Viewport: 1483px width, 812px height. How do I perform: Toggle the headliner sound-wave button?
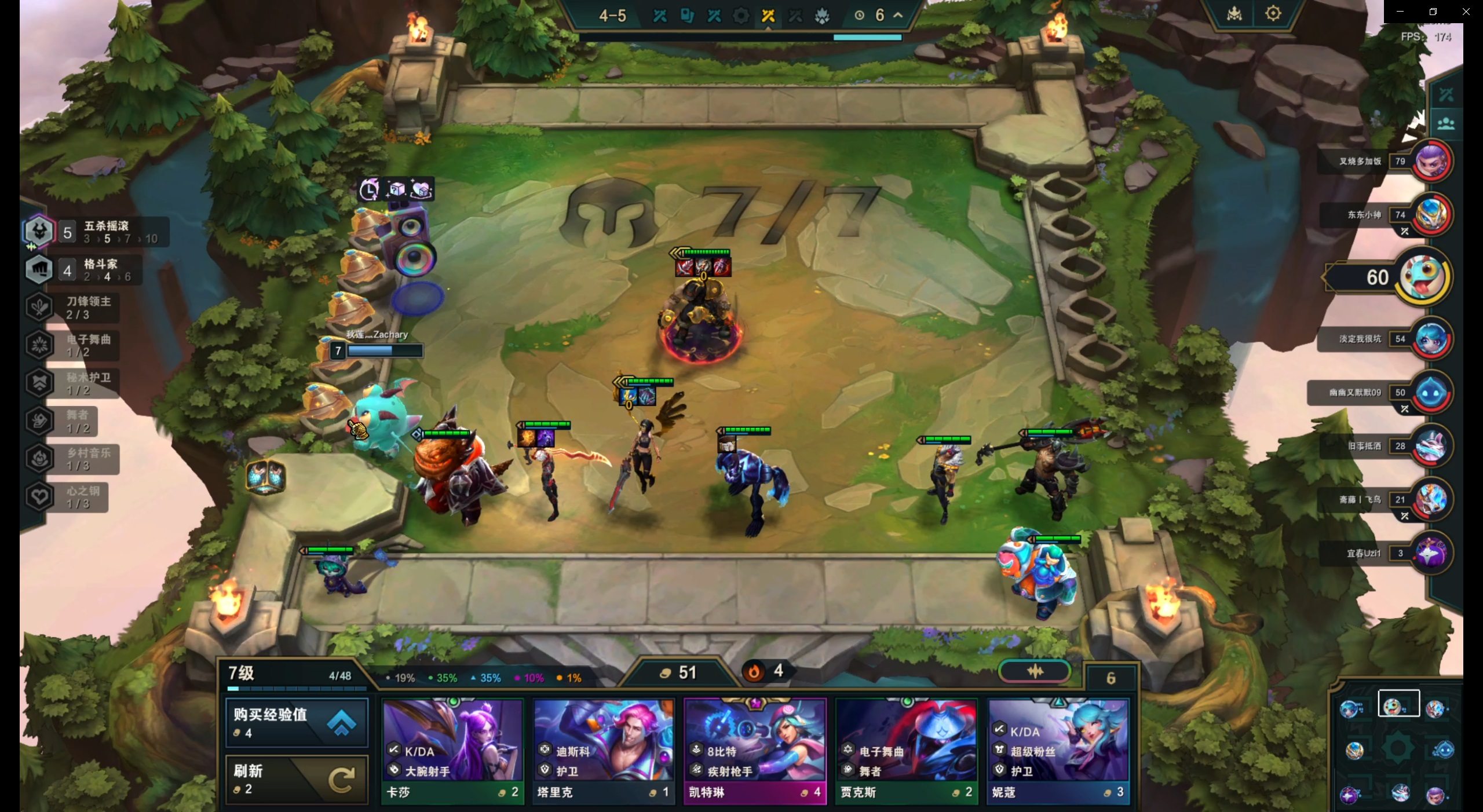click(x=1035, y=671)
